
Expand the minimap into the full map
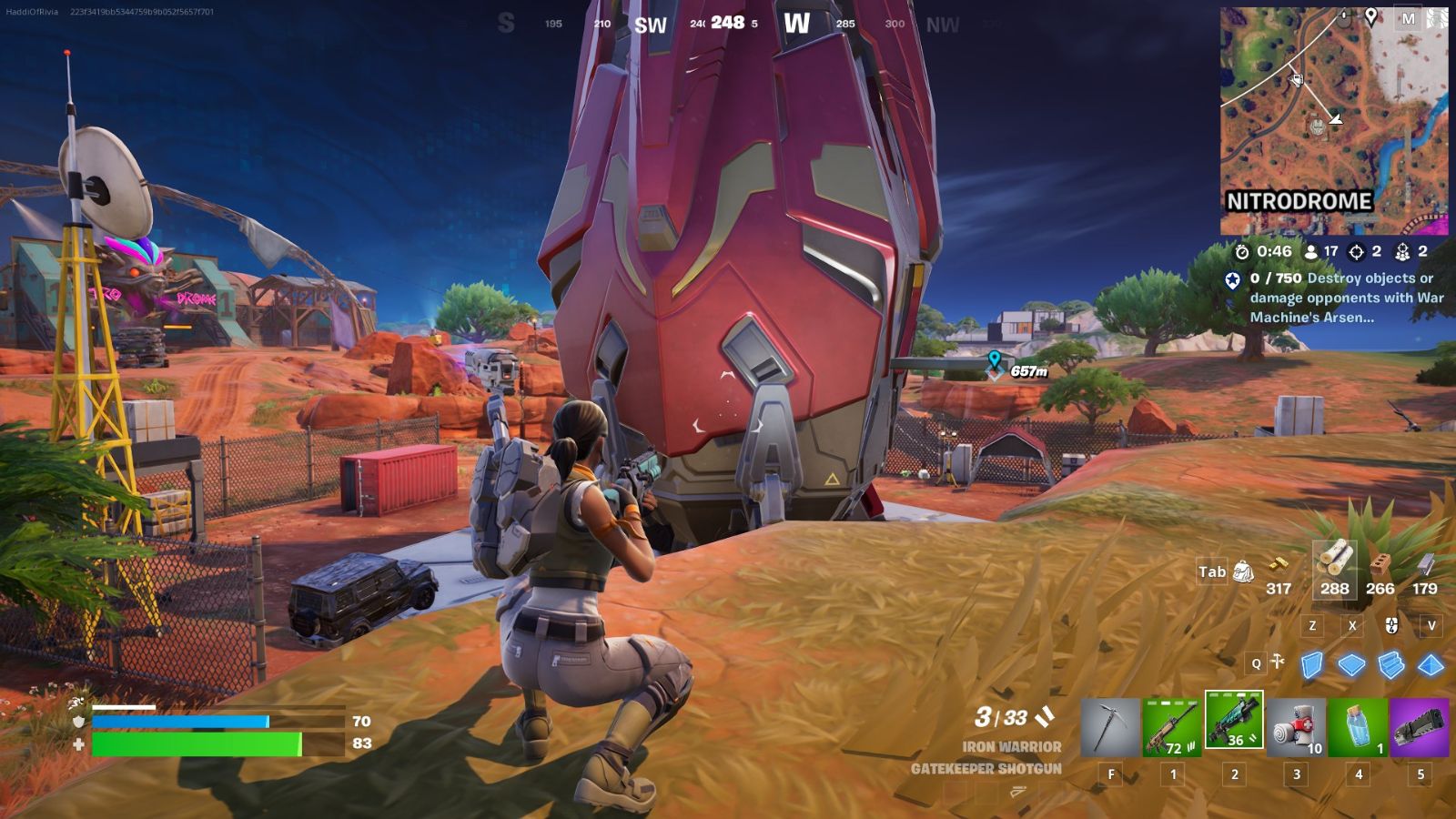click(1333, 118)
